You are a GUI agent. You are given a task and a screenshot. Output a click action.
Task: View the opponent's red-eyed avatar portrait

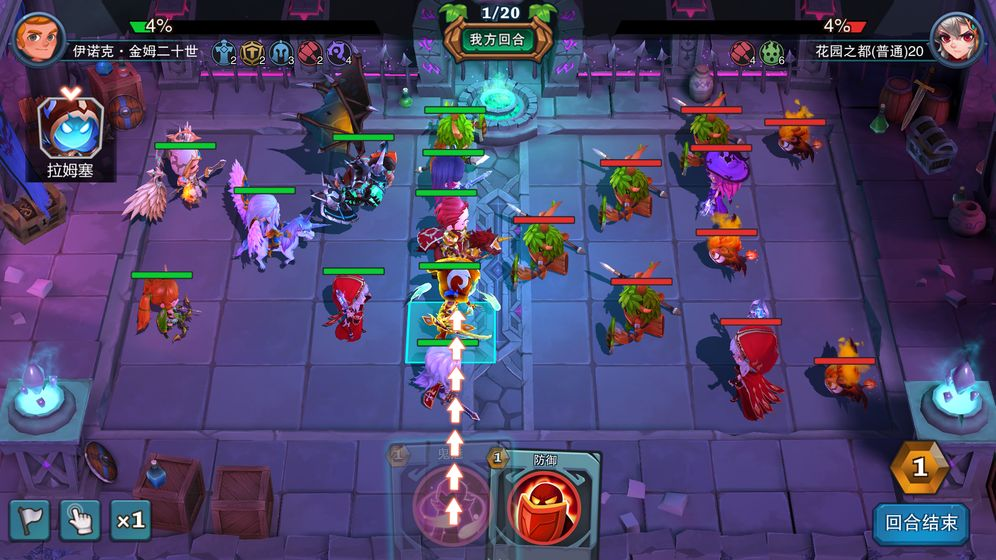pos(956,40)
